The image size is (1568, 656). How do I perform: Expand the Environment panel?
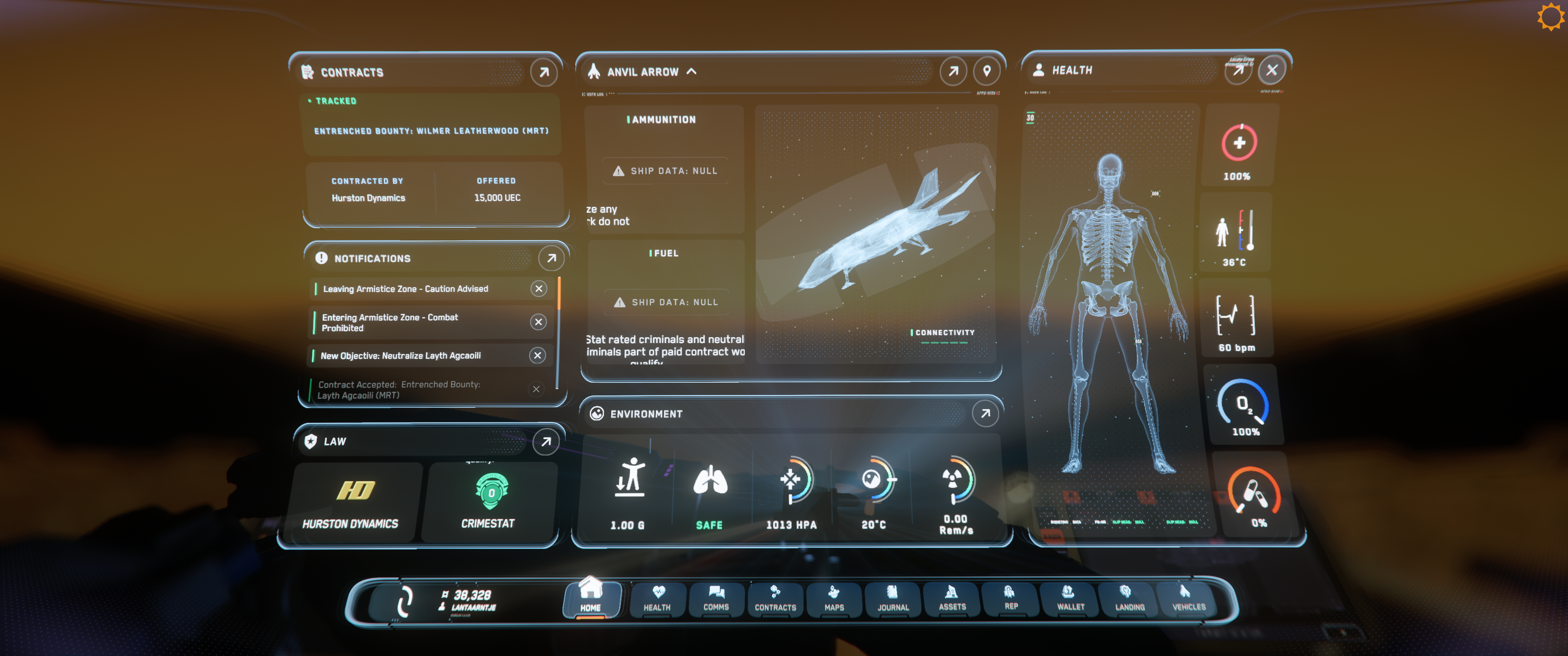pos(985,414)
